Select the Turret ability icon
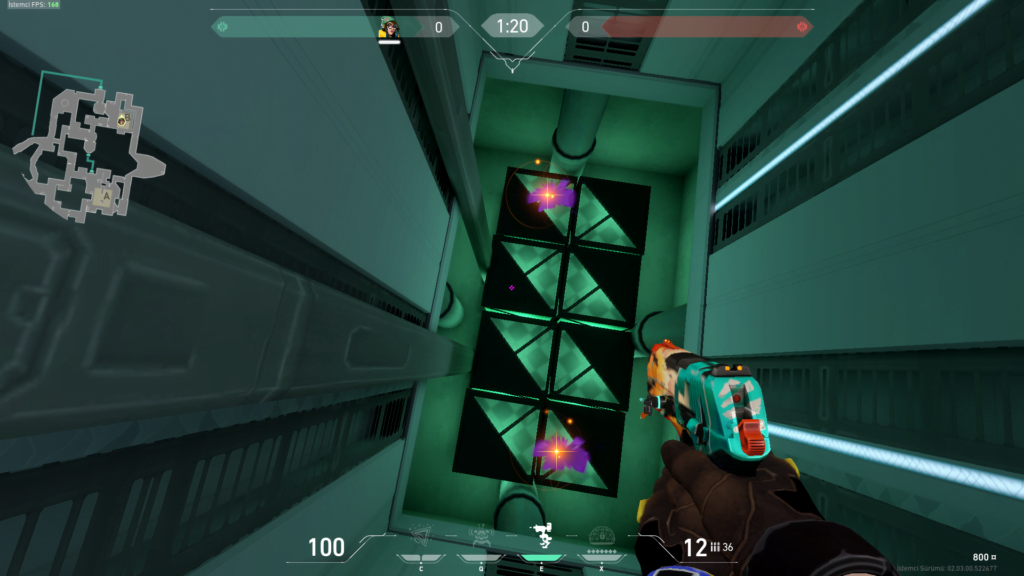The height and width of the screenshot is (576, 1024). coord(542,534)
